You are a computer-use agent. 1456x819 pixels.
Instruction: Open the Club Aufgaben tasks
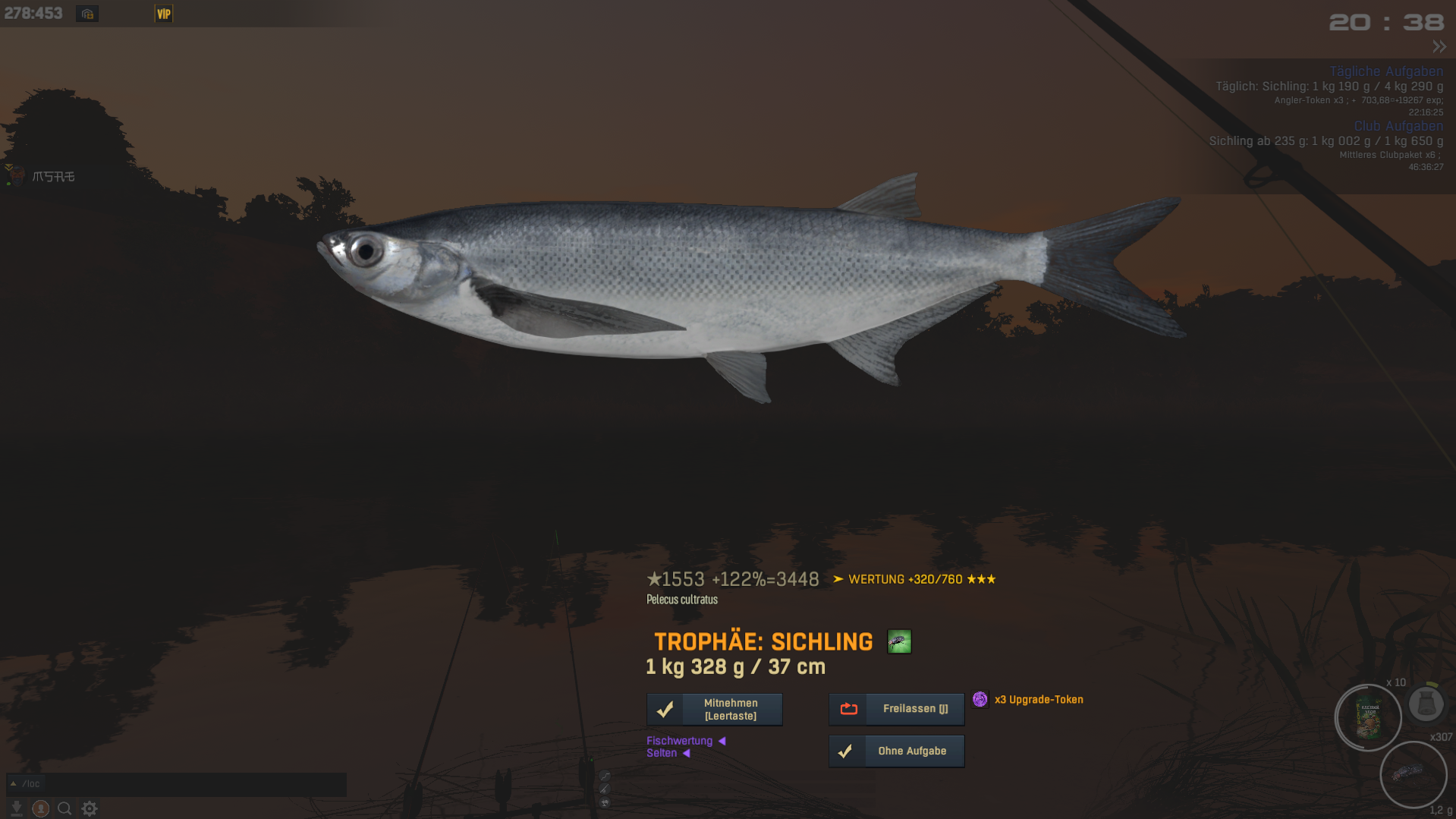1398,126
